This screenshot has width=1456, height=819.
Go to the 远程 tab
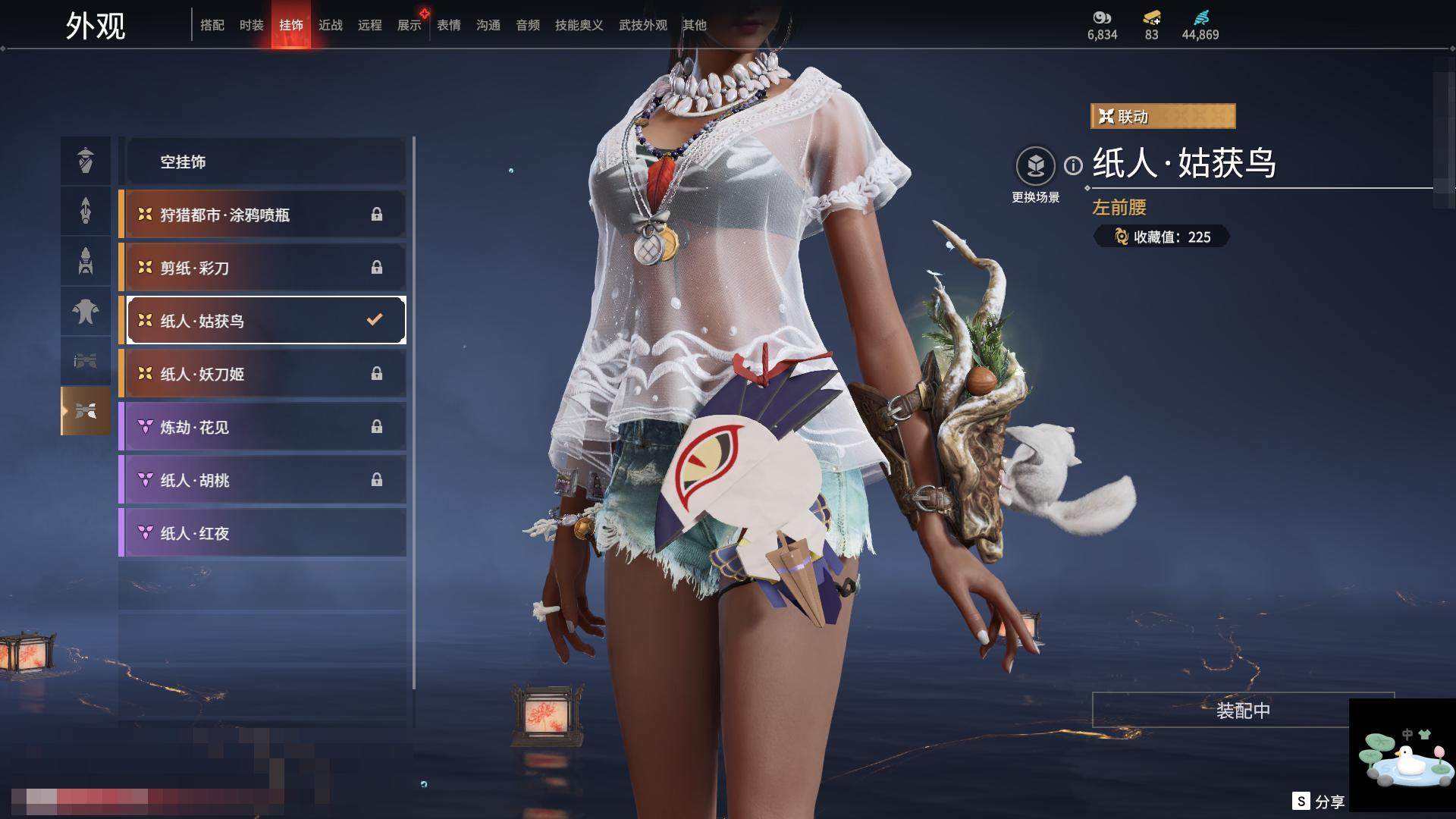369,25
